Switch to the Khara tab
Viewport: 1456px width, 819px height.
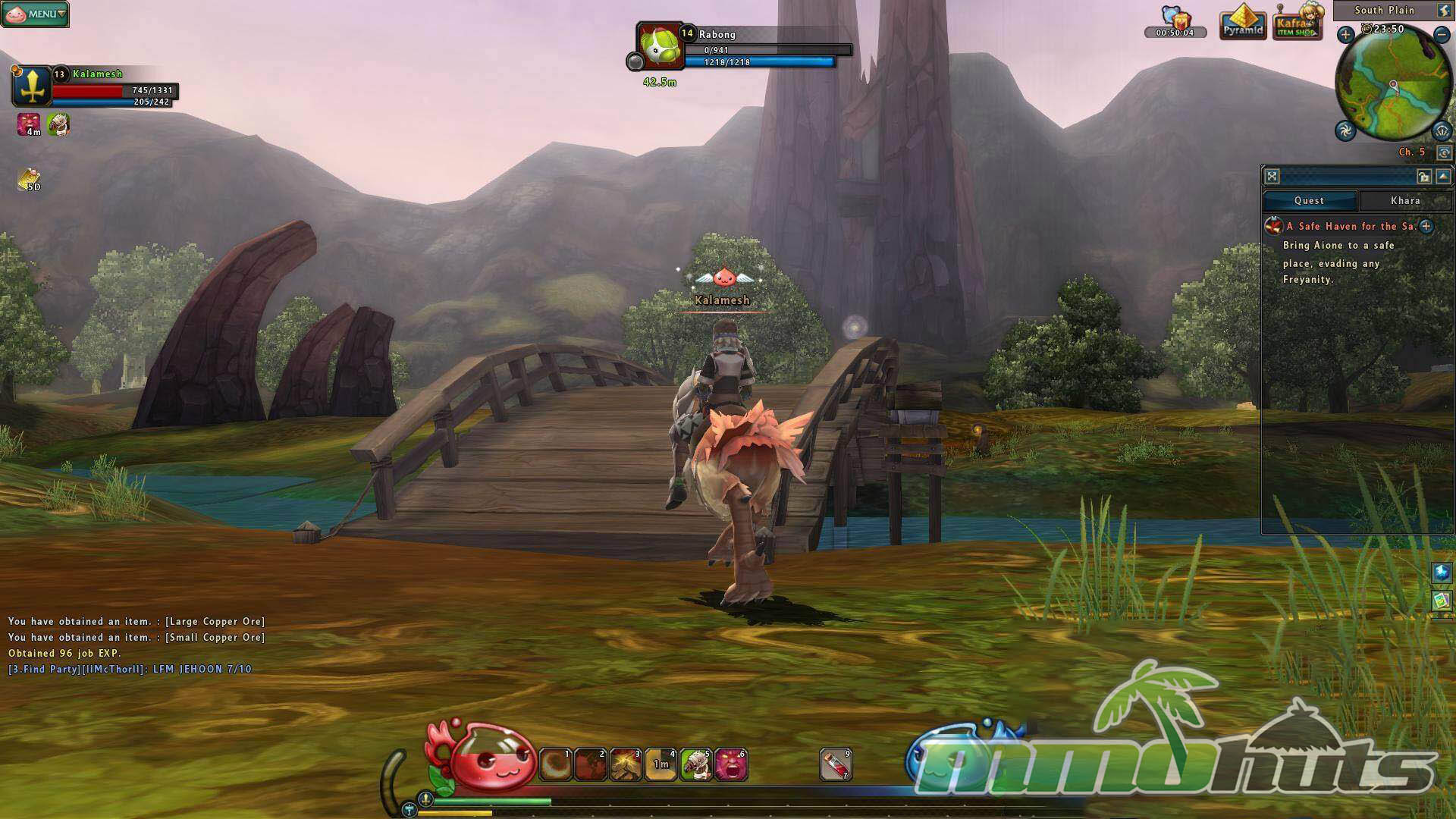[x=1405, y=201]
